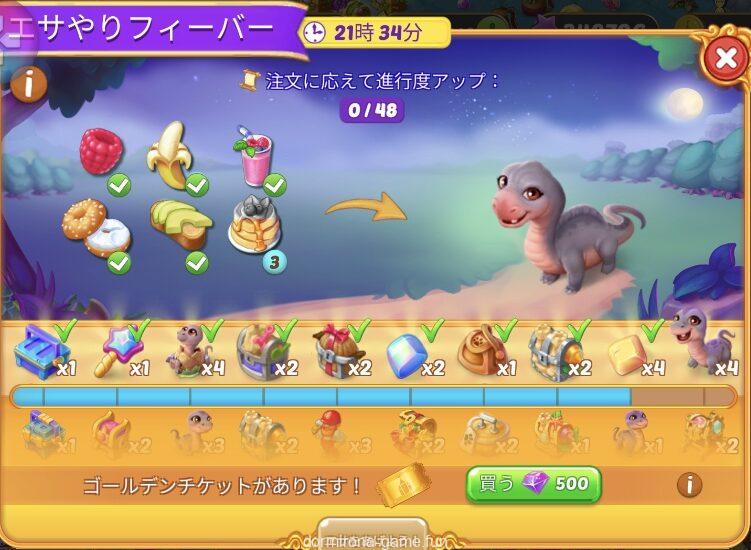Close the feeding fever event window
Image resolution: width=751 pixels, height=550 pixels.
tap(723, 61)
